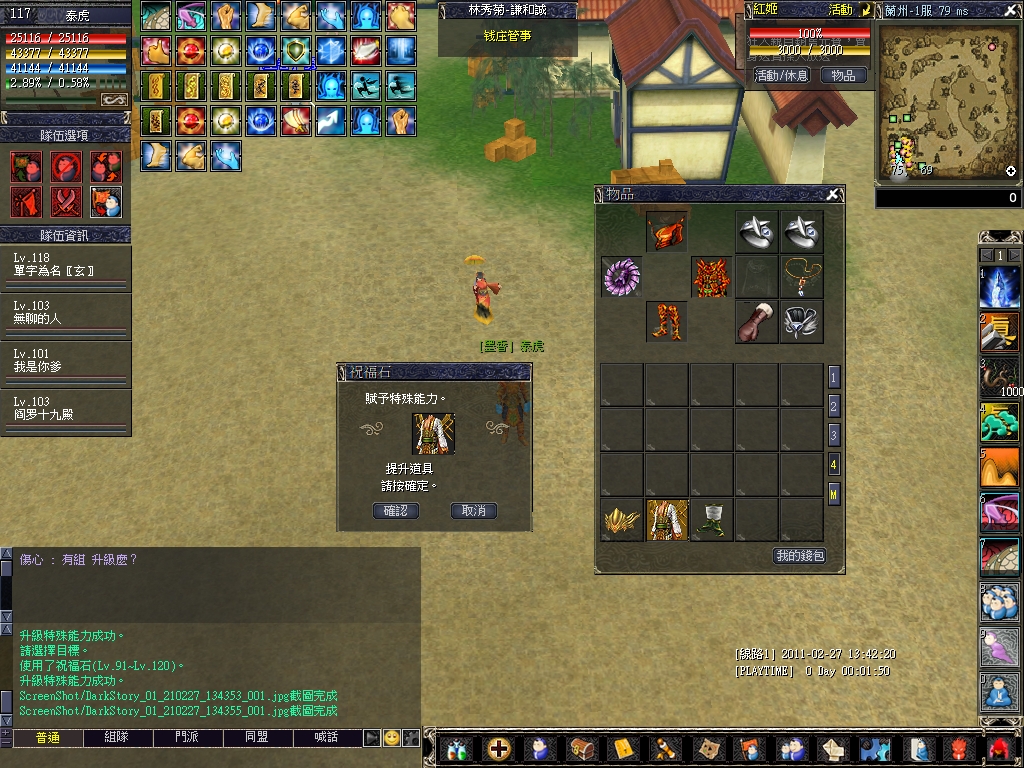Click the pet's 活動/休息 button
The image size is (1024, 768).
coord(781,75)
